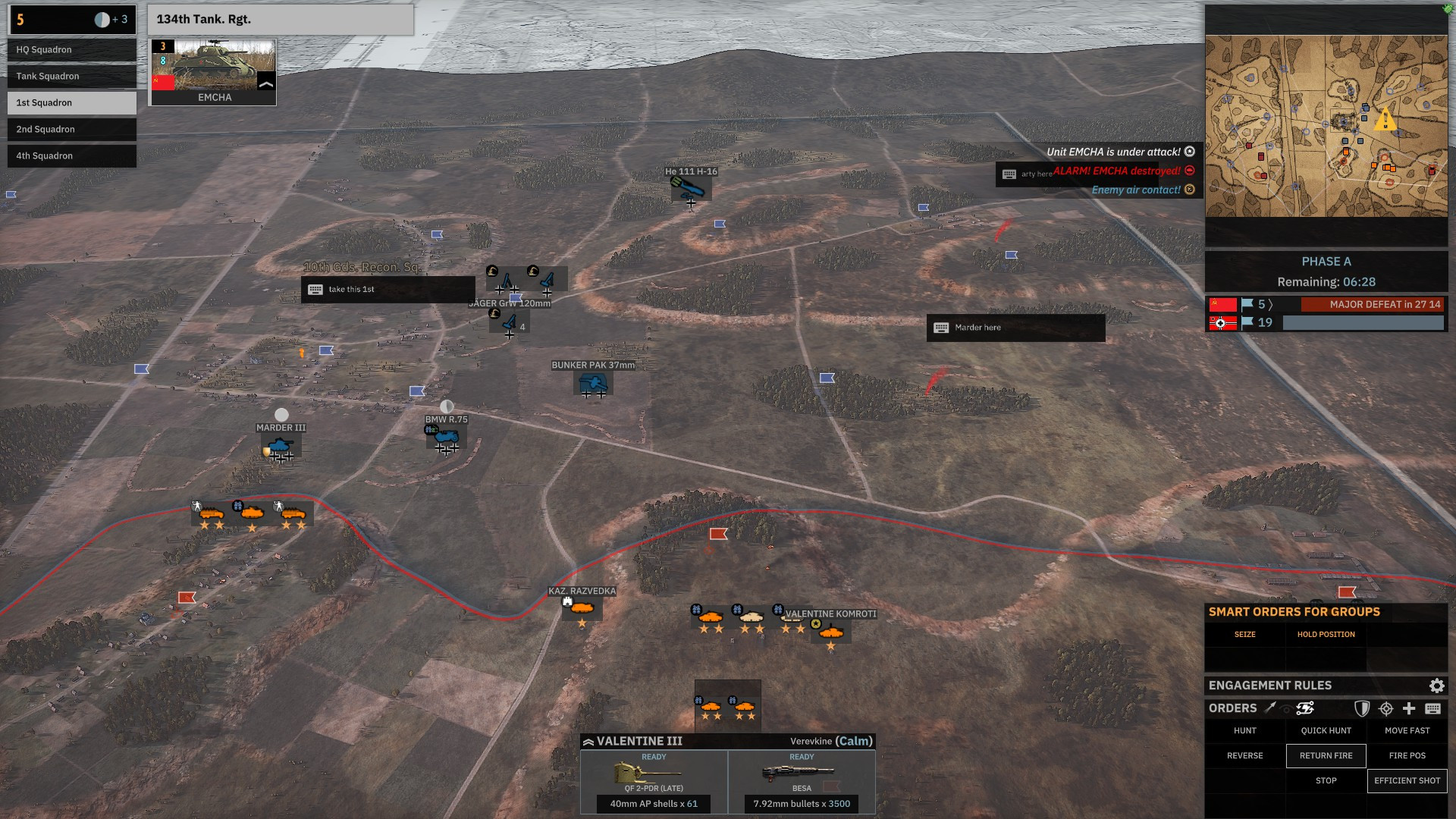This screenshot has height=819, width=1456.
Task: Issue the HUNT order
Action: click(x=1244, y=730)
